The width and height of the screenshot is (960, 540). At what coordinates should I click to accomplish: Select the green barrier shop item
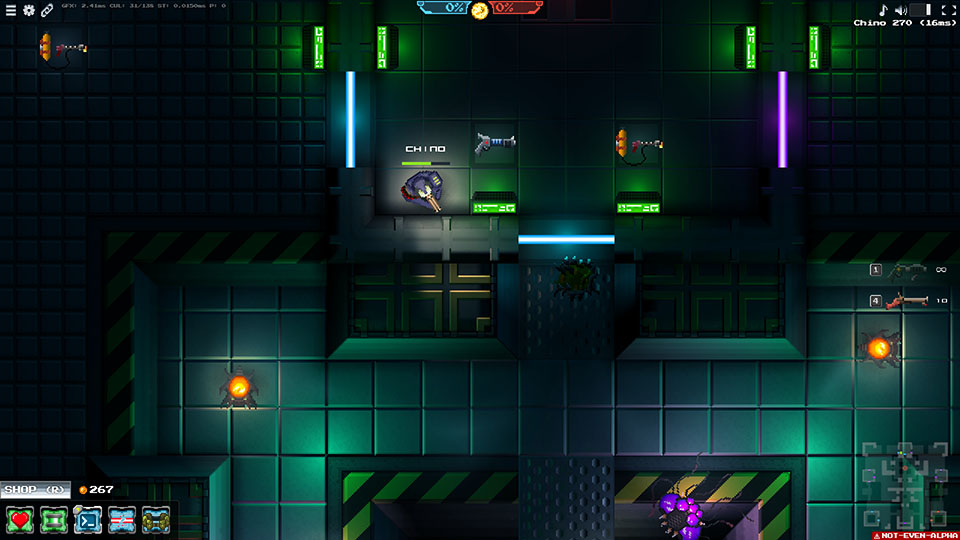point(54,520)
